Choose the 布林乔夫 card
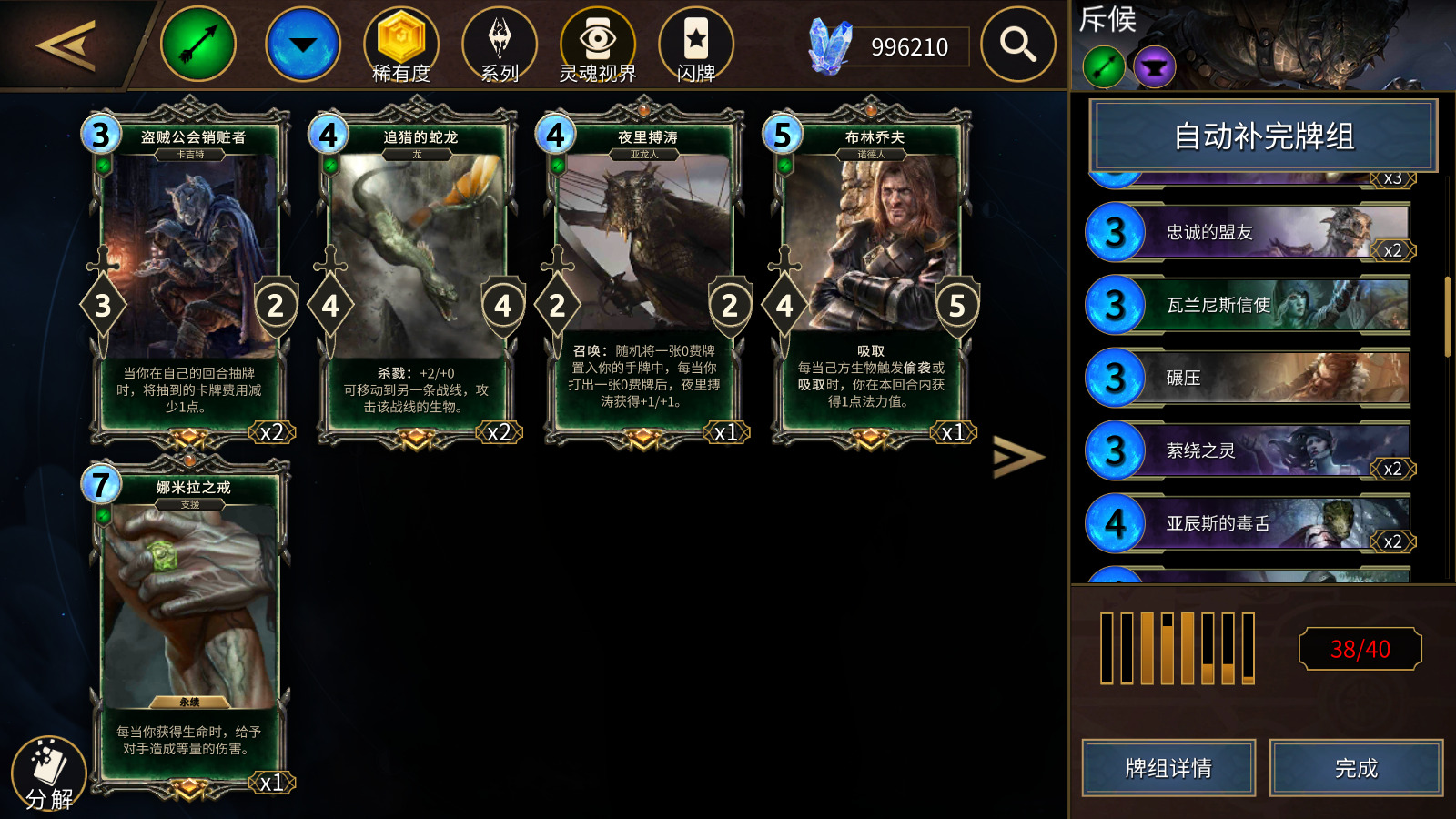 (x=871, y=273)
